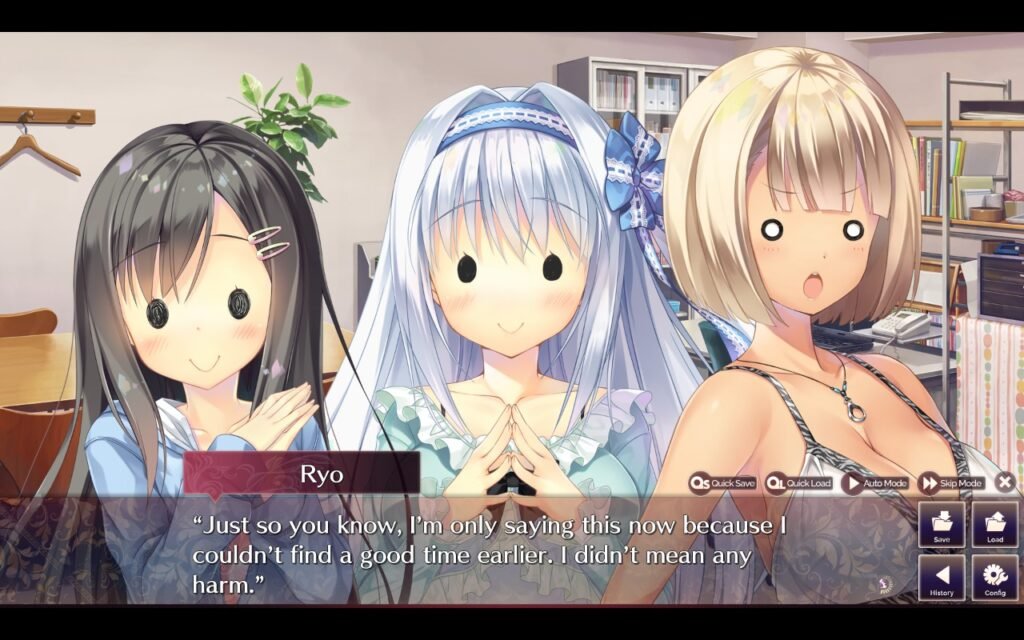
Task: Enable Auto Mode for the dialogue
Action: click(x=875, y=483)
